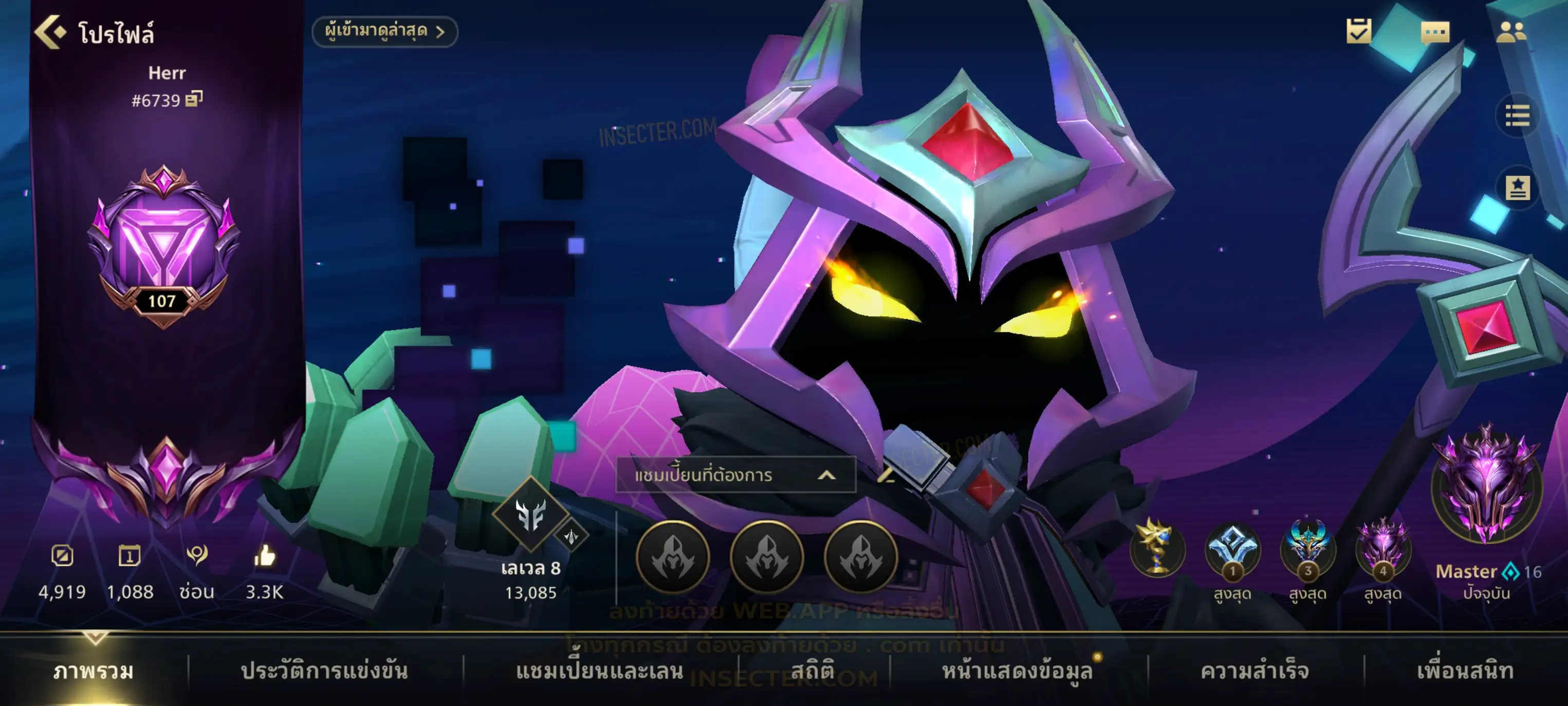
Task: Switch to the ภาพรวม tab
Action: tap(93, 671)
